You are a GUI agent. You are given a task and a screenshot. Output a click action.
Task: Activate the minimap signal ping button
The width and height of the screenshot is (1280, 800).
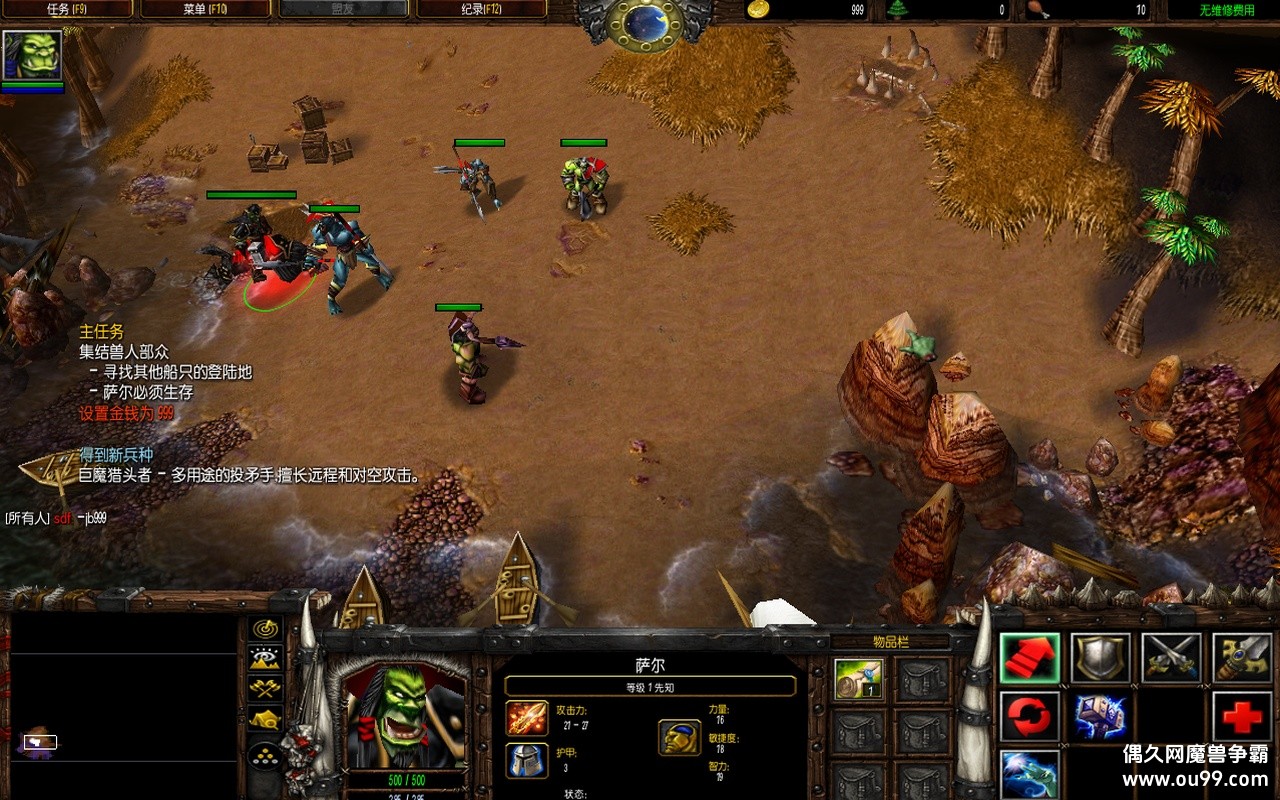pyautogui.click(x=265, y=629)
